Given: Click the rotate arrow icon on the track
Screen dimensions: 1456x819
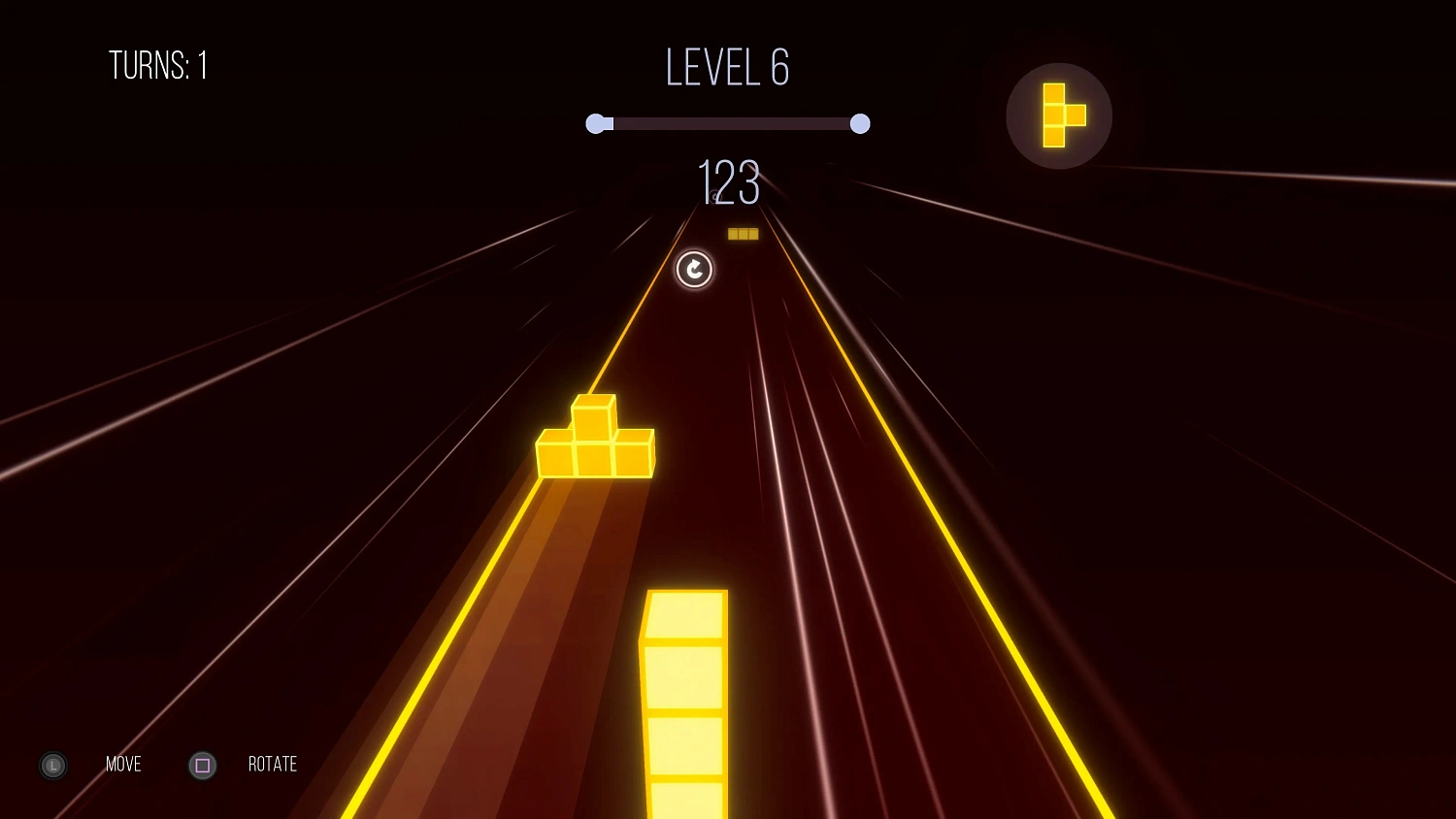Looking at the screenshot, I should (693, 271).
